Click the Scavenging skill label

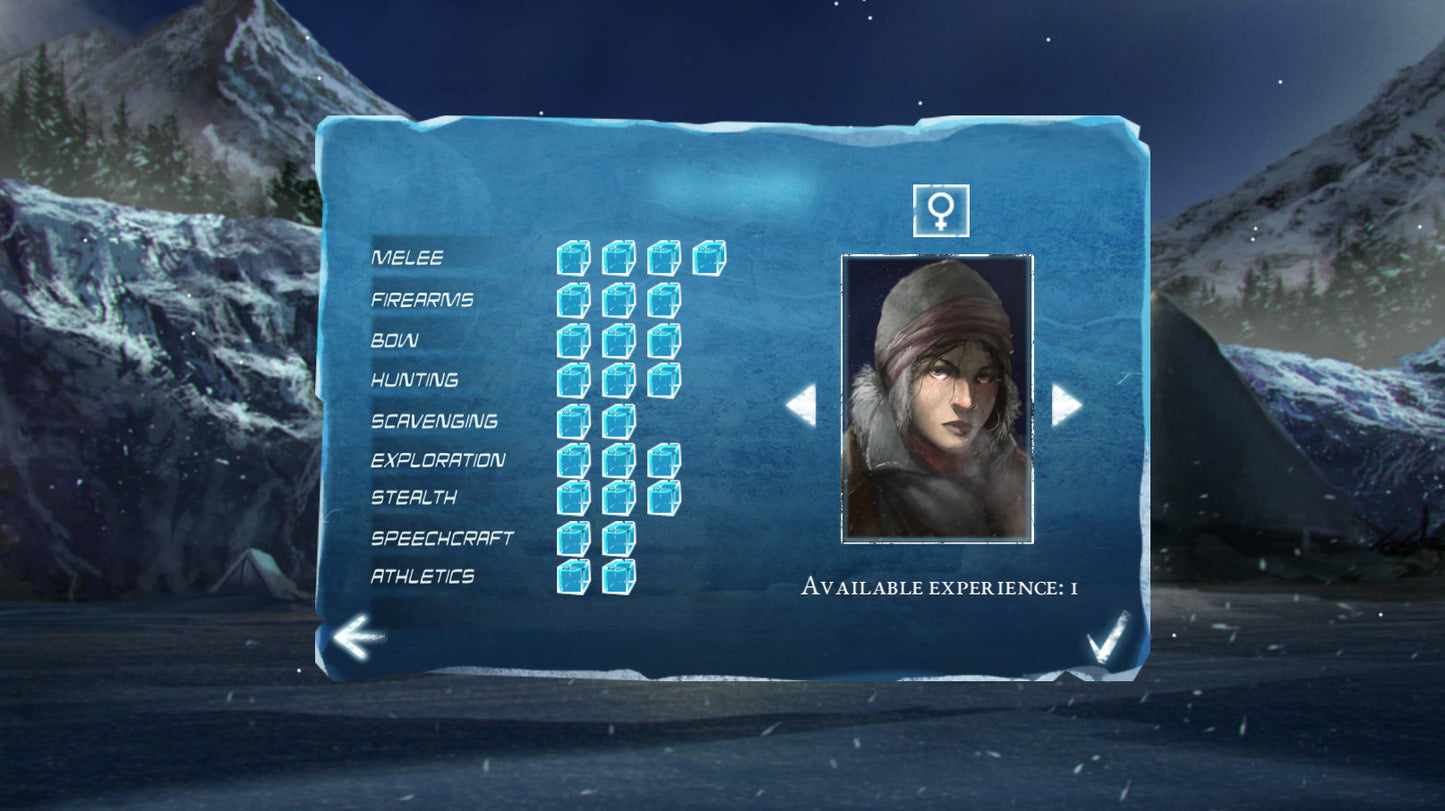(x=434, y=421)
